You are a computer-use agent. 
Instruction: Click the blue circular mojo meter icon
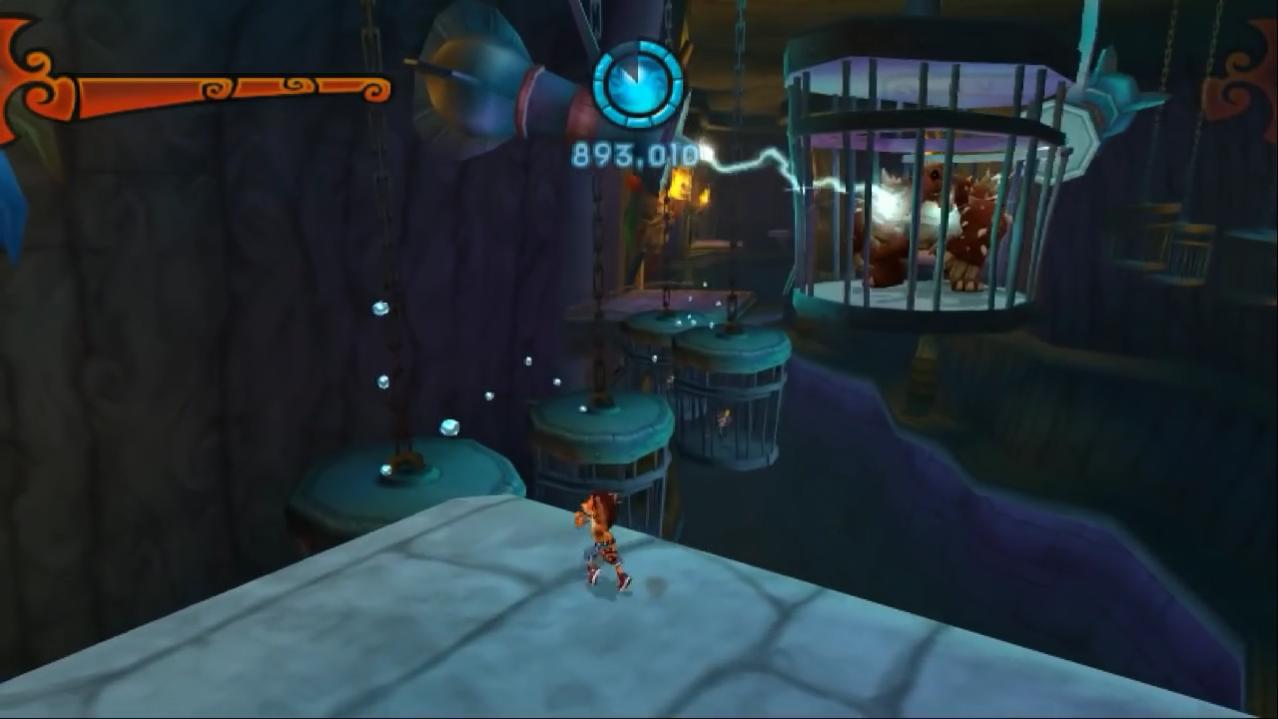(638, 84)
